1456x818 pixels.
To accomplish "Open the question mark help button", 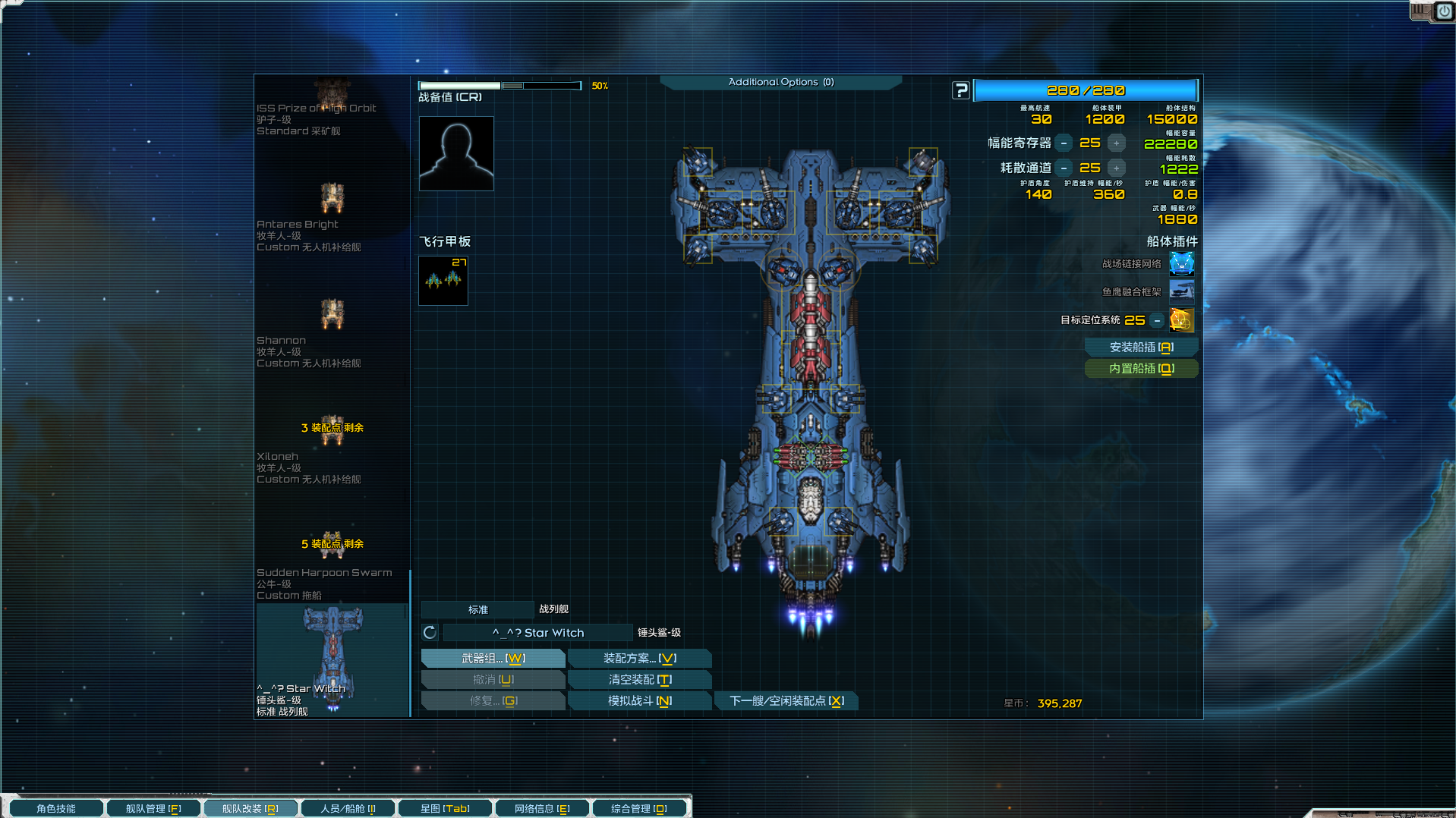I will (x=961, y=91).
